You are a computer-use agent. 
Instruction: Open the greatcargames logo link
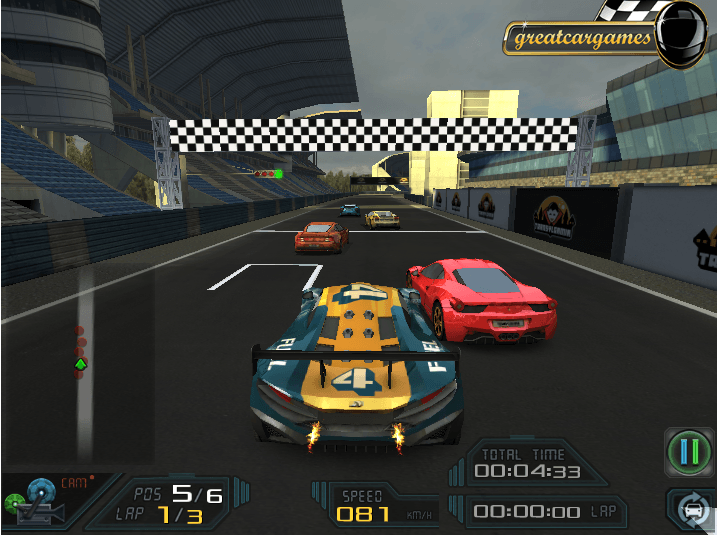click(x=581, y=39)
